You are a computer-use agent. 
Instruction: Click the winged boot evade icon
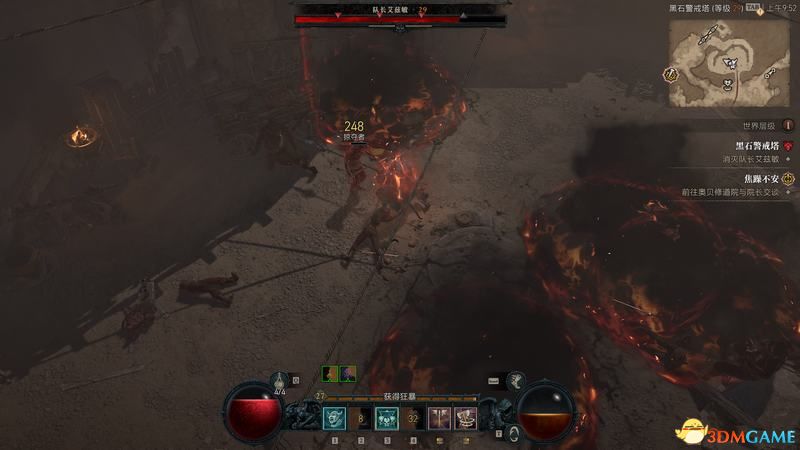516,380
